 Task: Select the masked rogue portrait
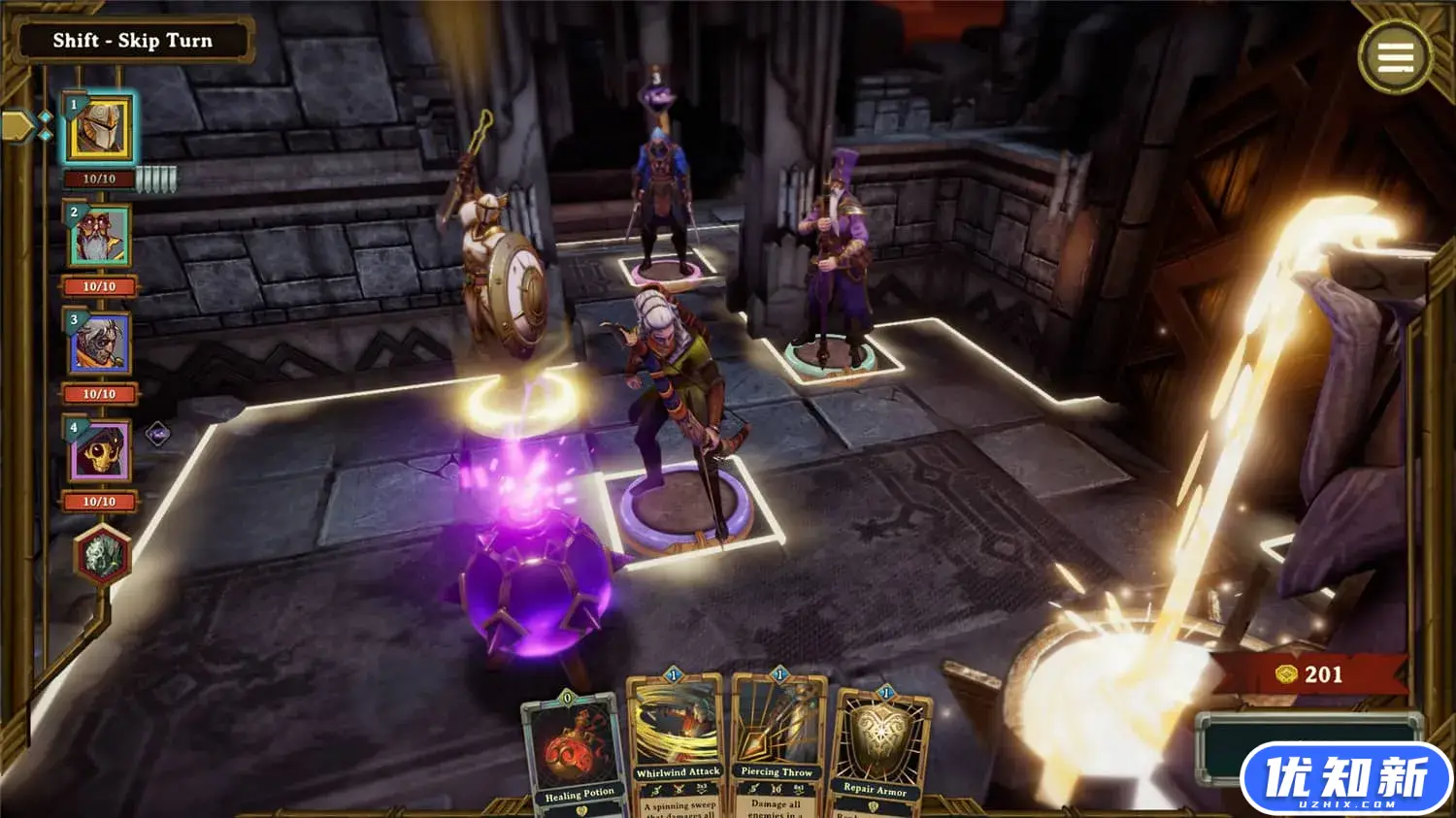(99, 452)
